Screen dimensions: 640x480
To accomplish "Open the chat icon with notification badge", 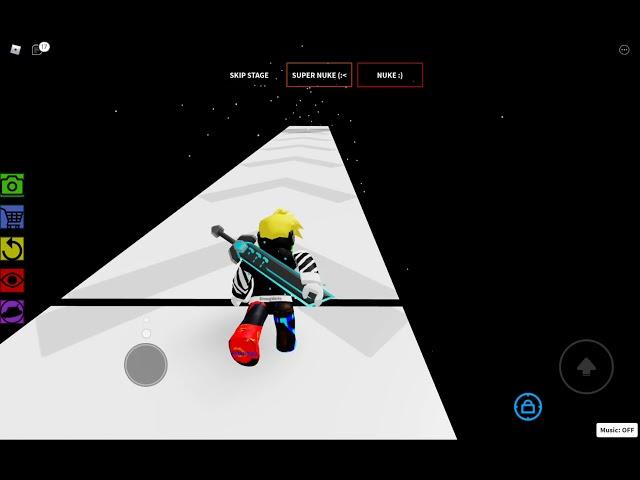I will [37, 49].
